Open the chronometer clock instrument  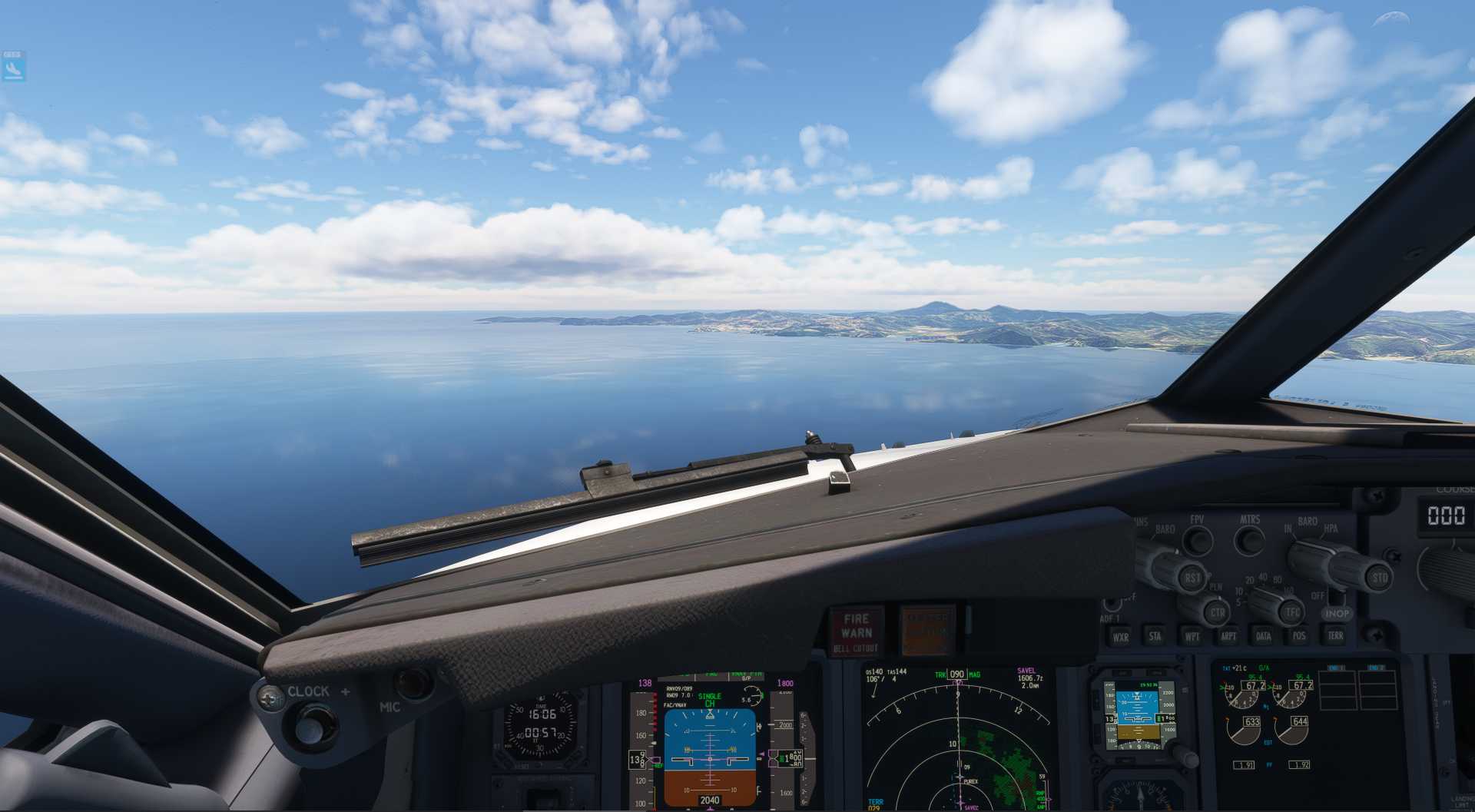click(x=541, y=724)
